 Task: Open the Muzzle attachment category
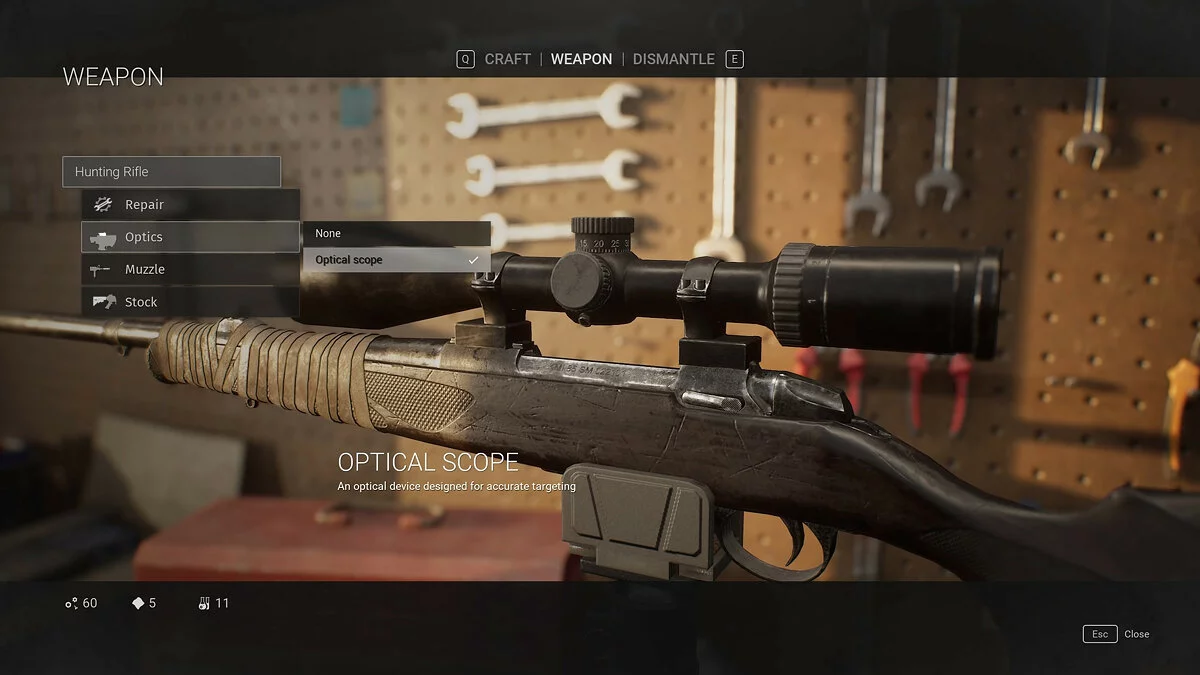pos(190,270)
